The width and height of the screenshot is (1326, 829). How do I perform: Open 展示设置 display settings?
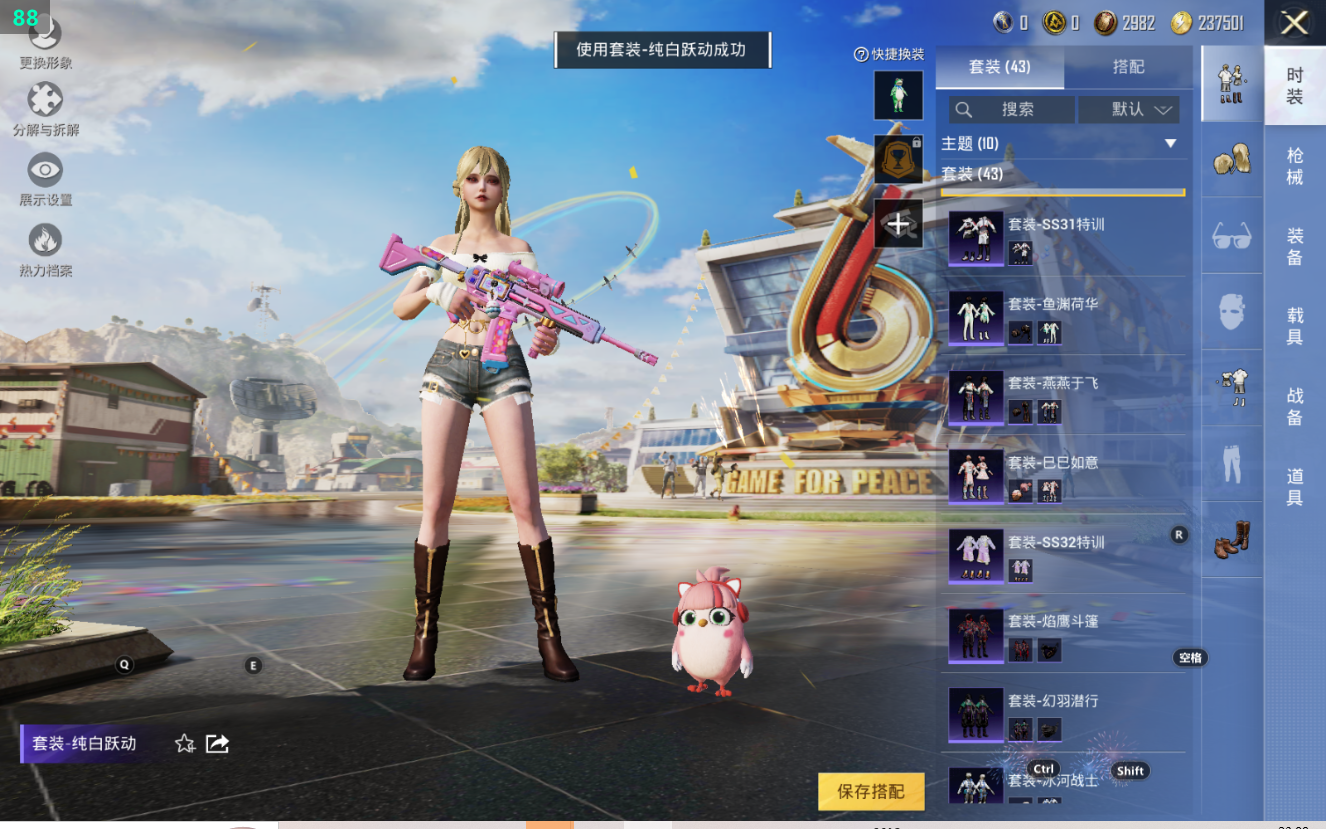point(45,178)
